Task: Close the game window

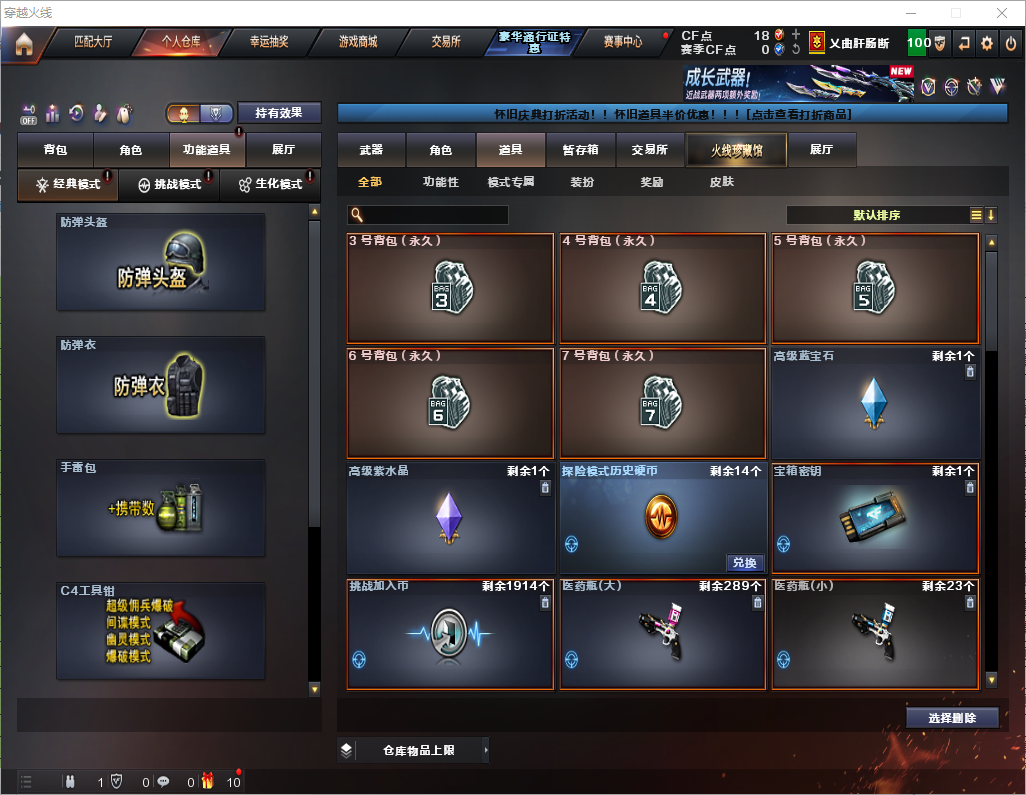Action: pyautogui.click(x=1002, y=13)
